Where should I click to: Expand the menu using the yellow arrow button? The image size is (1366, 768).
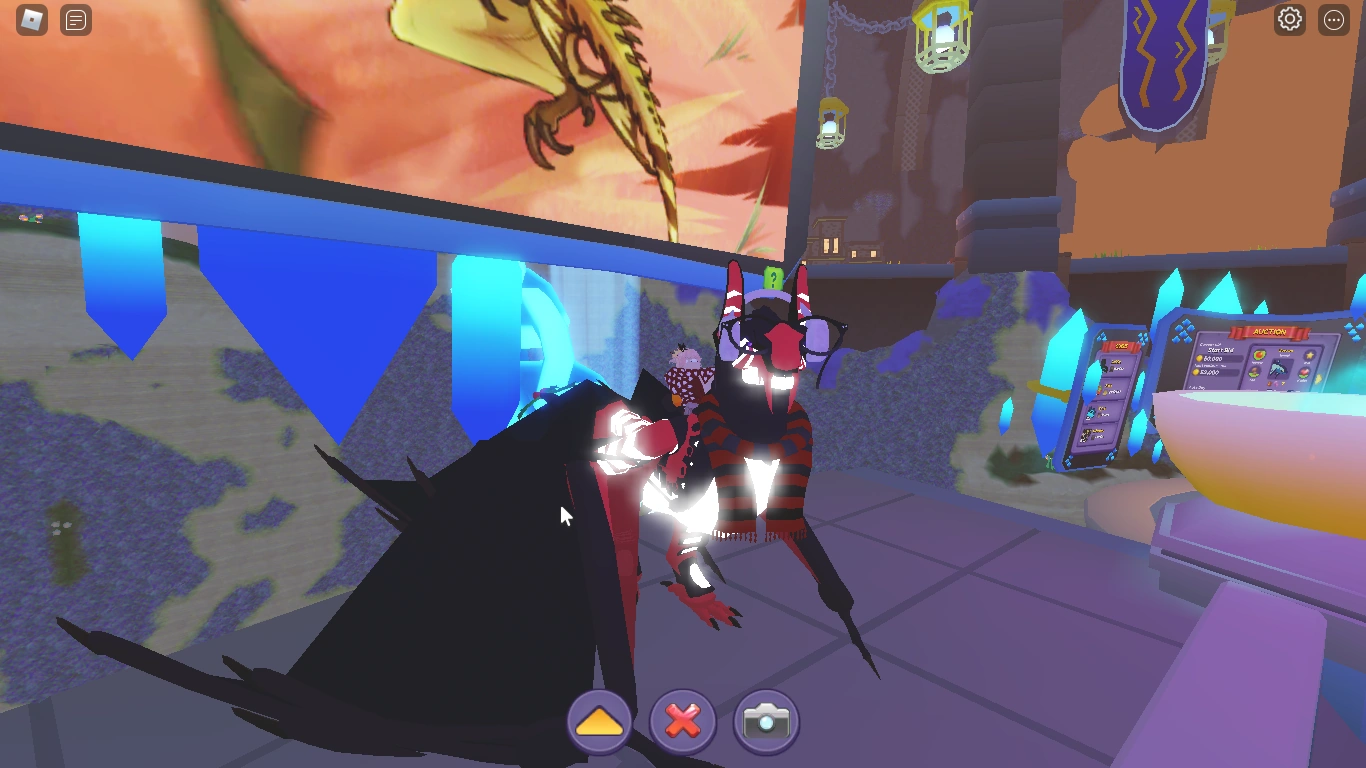pyautogui.click(x=599, y=720)
